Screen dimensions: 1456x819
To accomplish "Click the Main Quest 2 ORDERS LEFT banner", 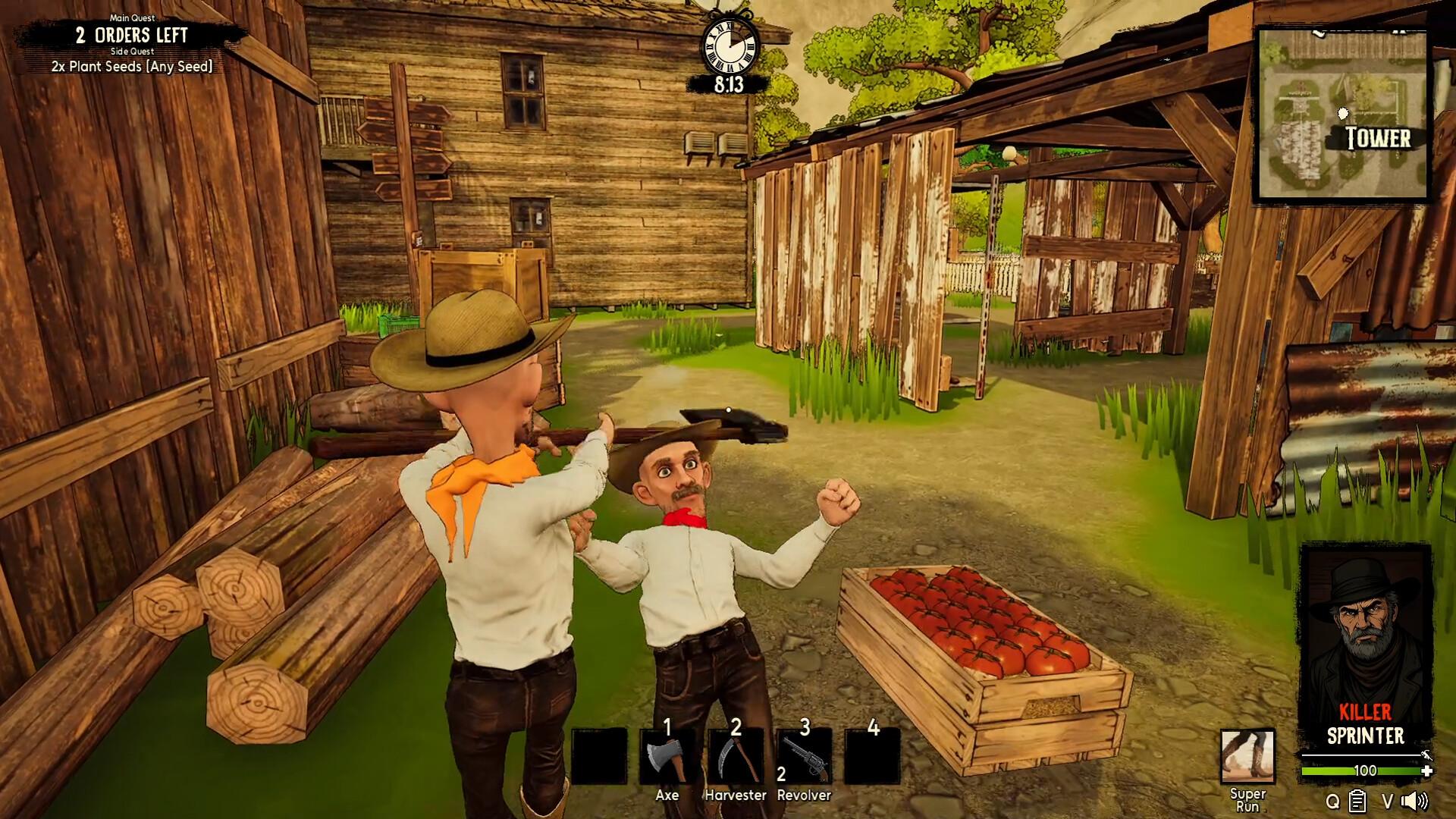I will (x=130, y=34).
